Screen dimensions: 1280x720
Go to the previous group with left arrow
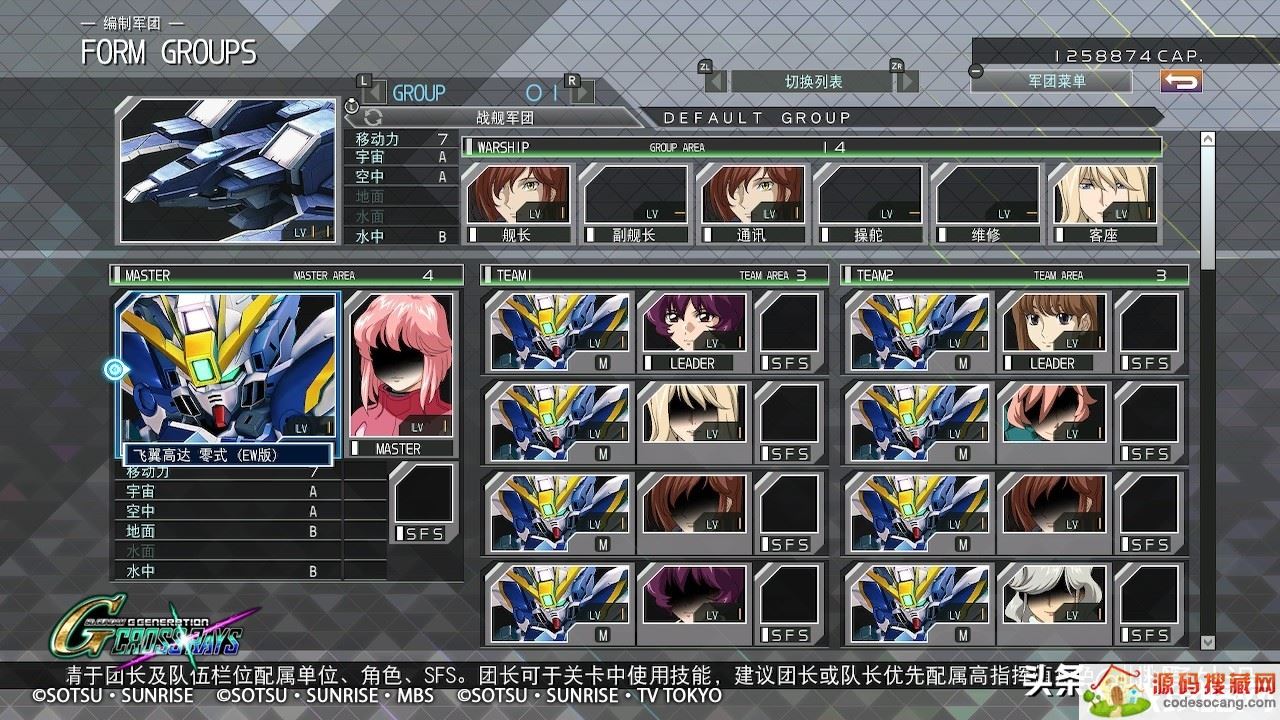click(x=372, y=93)
